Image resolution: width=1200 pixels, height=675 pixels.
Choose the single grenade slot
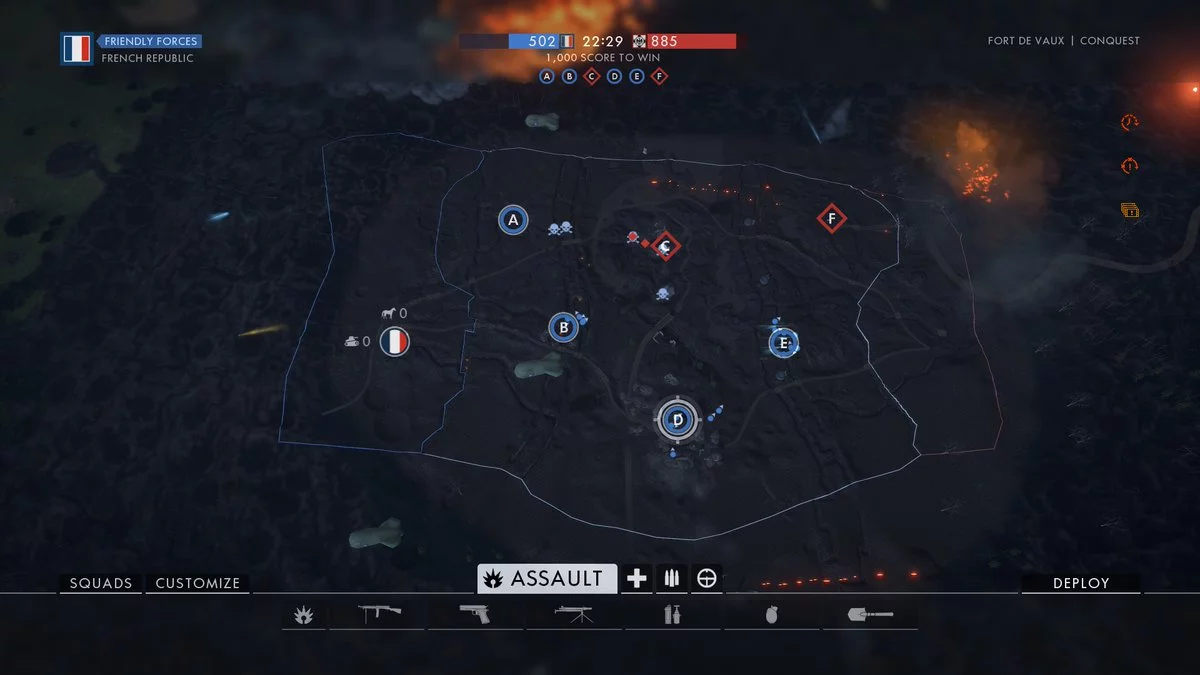pos(771,614)
